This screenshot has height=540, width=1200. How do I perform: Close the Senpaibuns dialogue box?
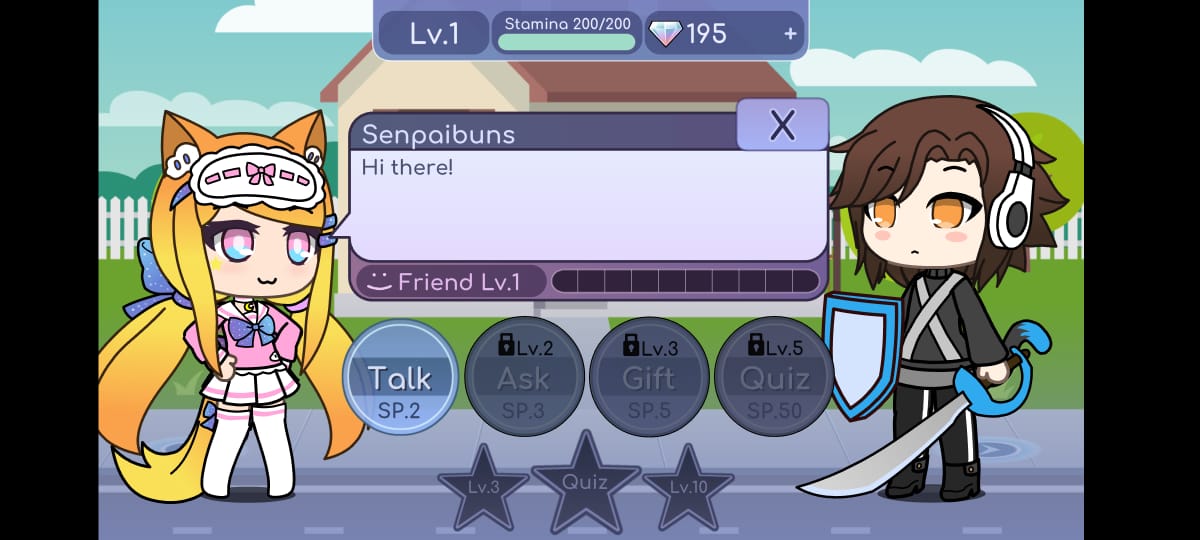click(x=782, y=125)
